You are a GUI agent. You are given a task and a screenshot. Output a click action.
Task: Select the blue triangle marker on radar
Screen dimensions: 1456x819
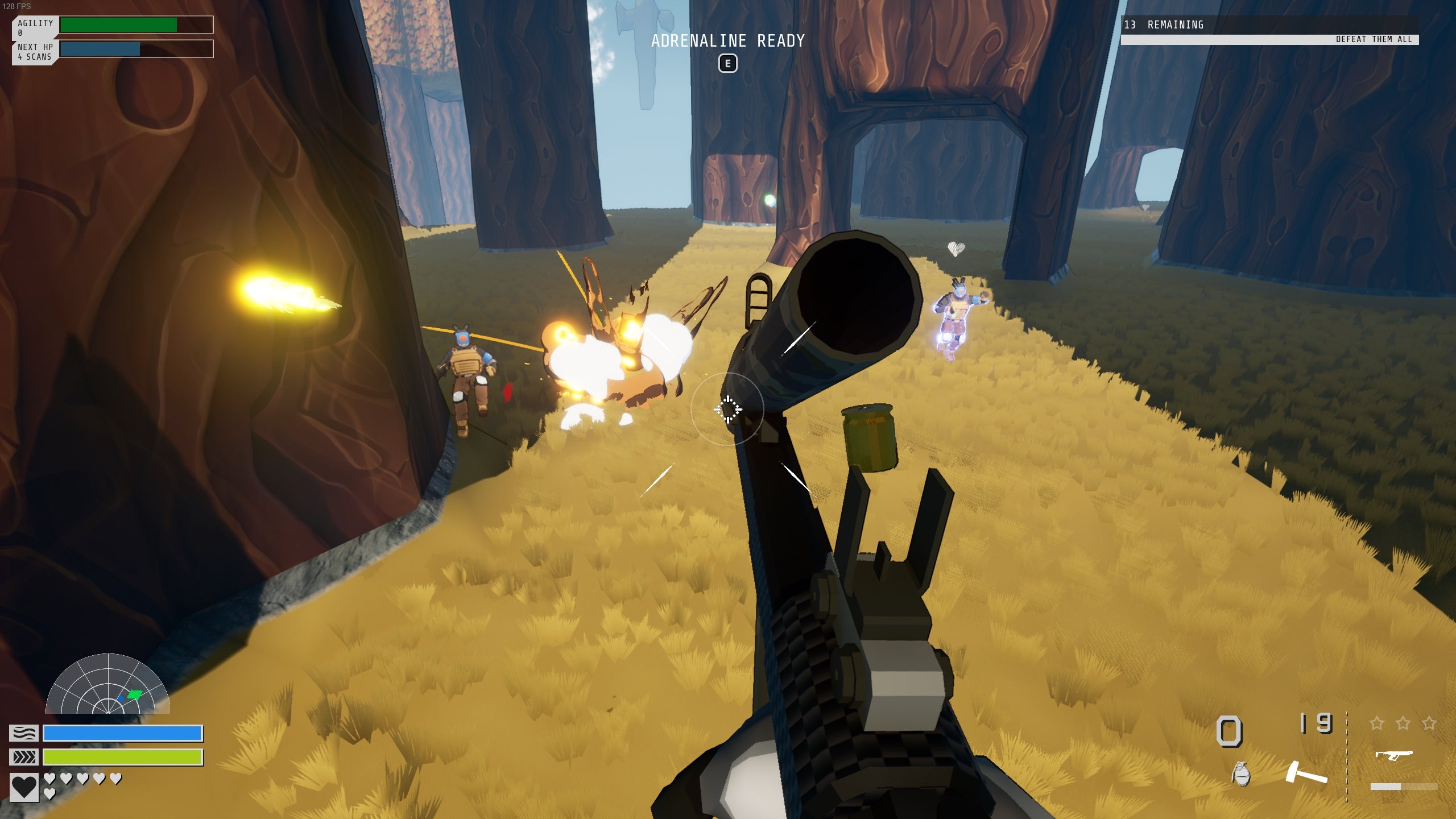121,697
